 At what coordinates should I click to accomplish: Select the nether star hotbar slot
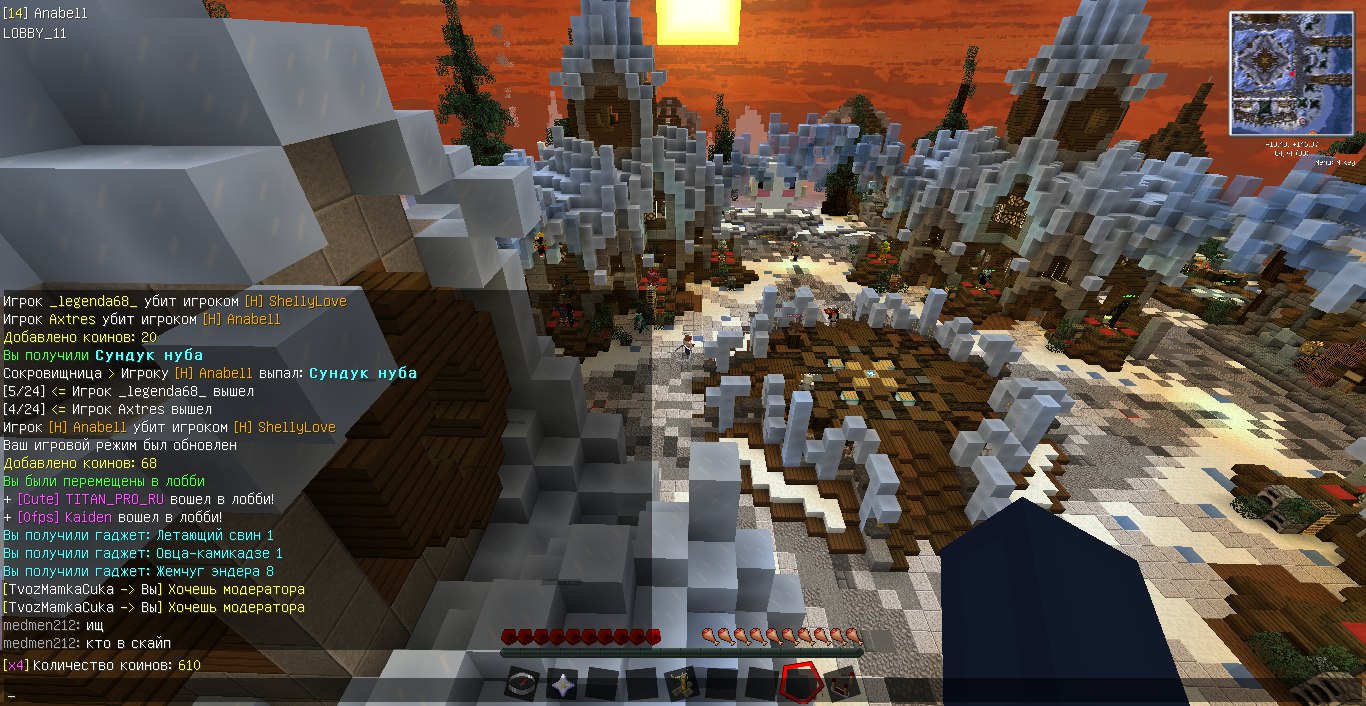pos(563,684)
